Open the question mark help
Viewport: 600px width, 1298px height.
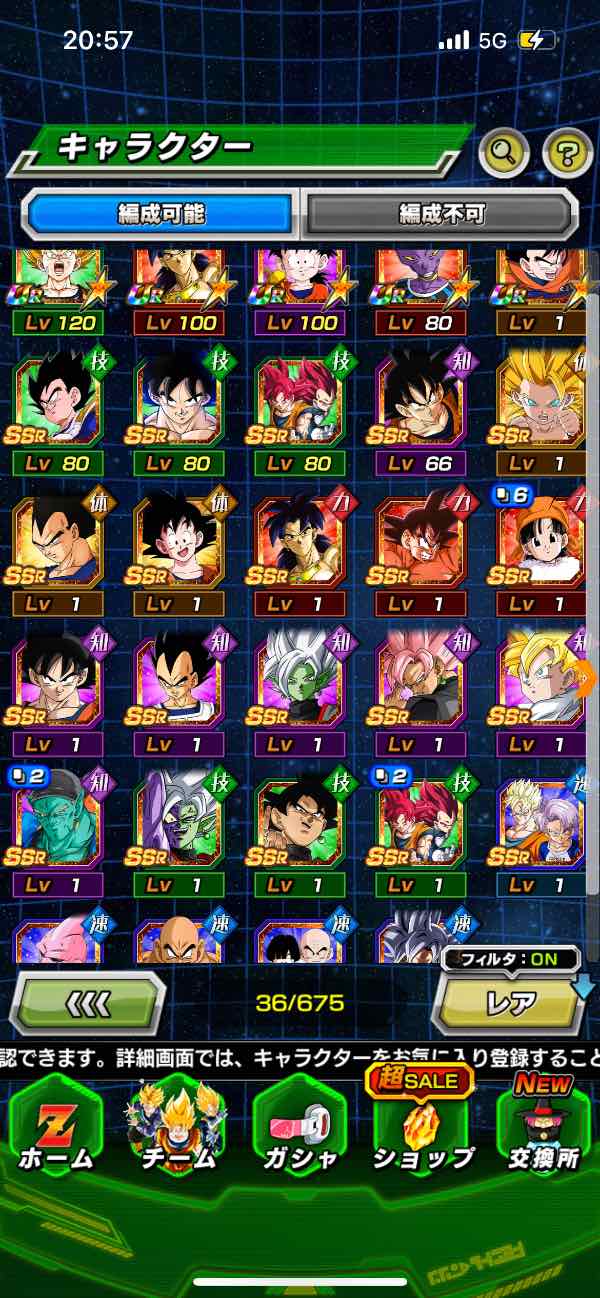pos(567,152)
